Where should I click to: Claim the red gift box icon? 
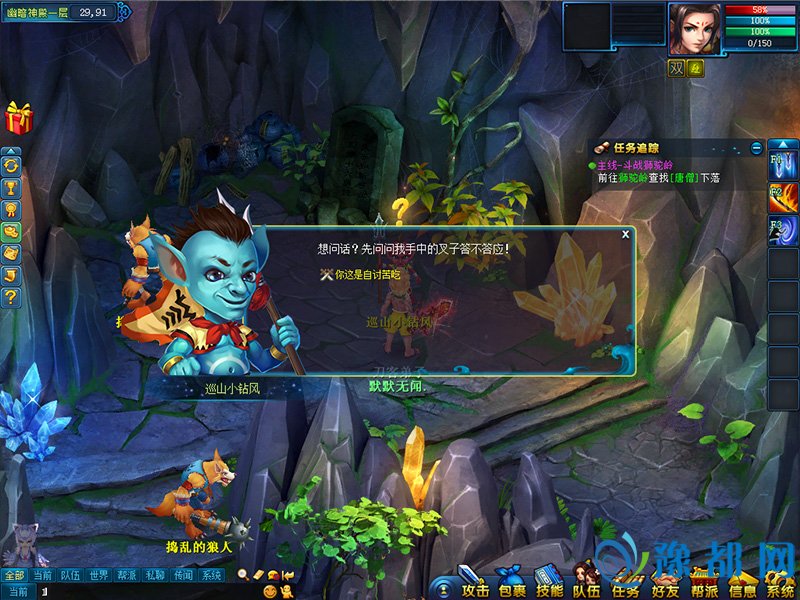(x=19, y=118)
